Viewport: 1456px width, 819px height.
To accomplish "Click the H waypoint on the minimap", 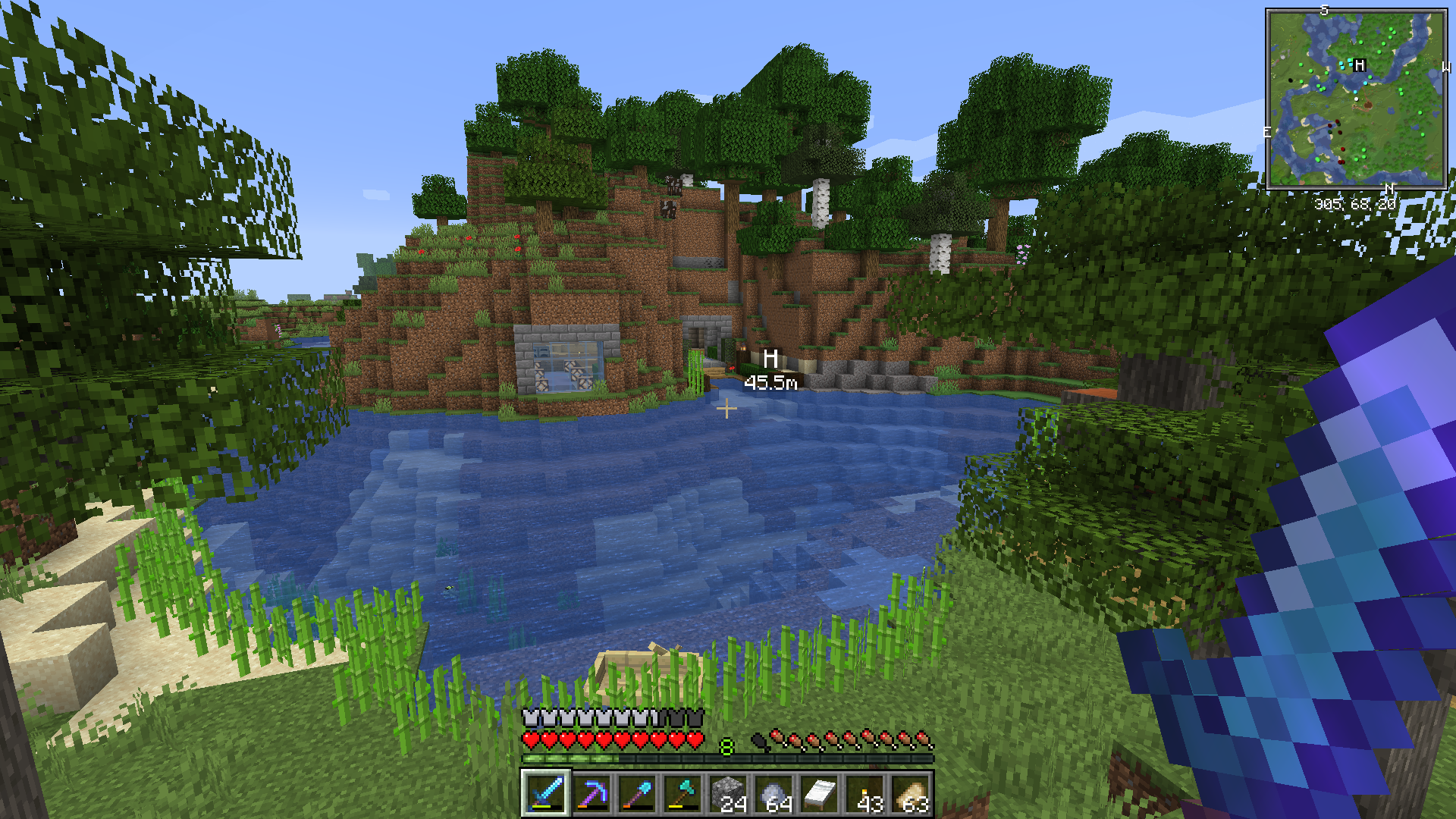I will pyautogui.click(x=1359, y=65).
